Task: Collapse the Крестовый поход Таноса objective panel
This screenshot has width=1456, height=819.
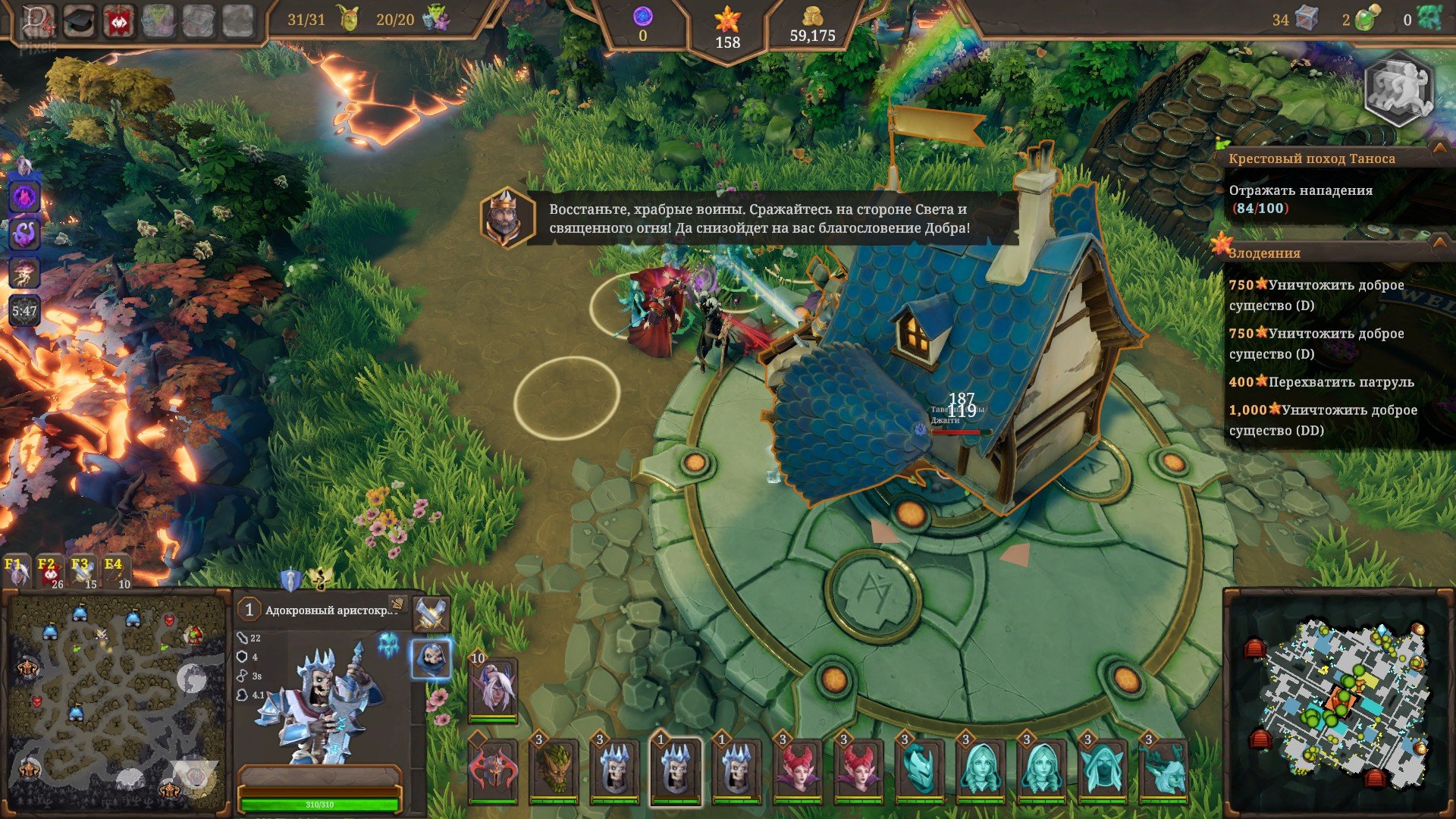Action: (1439, 149)
